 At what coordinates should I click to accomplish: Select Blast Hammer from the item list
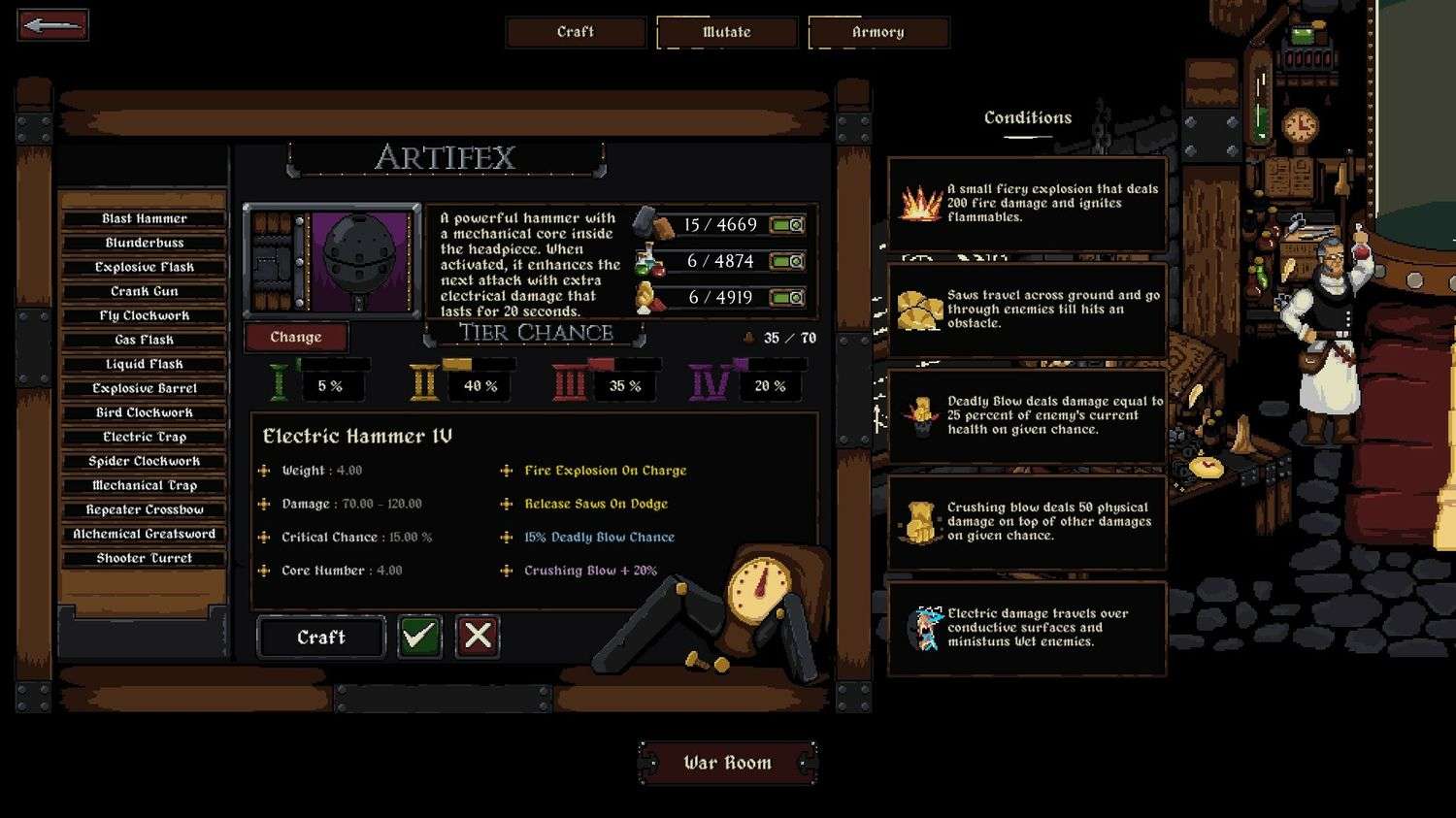click(x=145, y=218)
